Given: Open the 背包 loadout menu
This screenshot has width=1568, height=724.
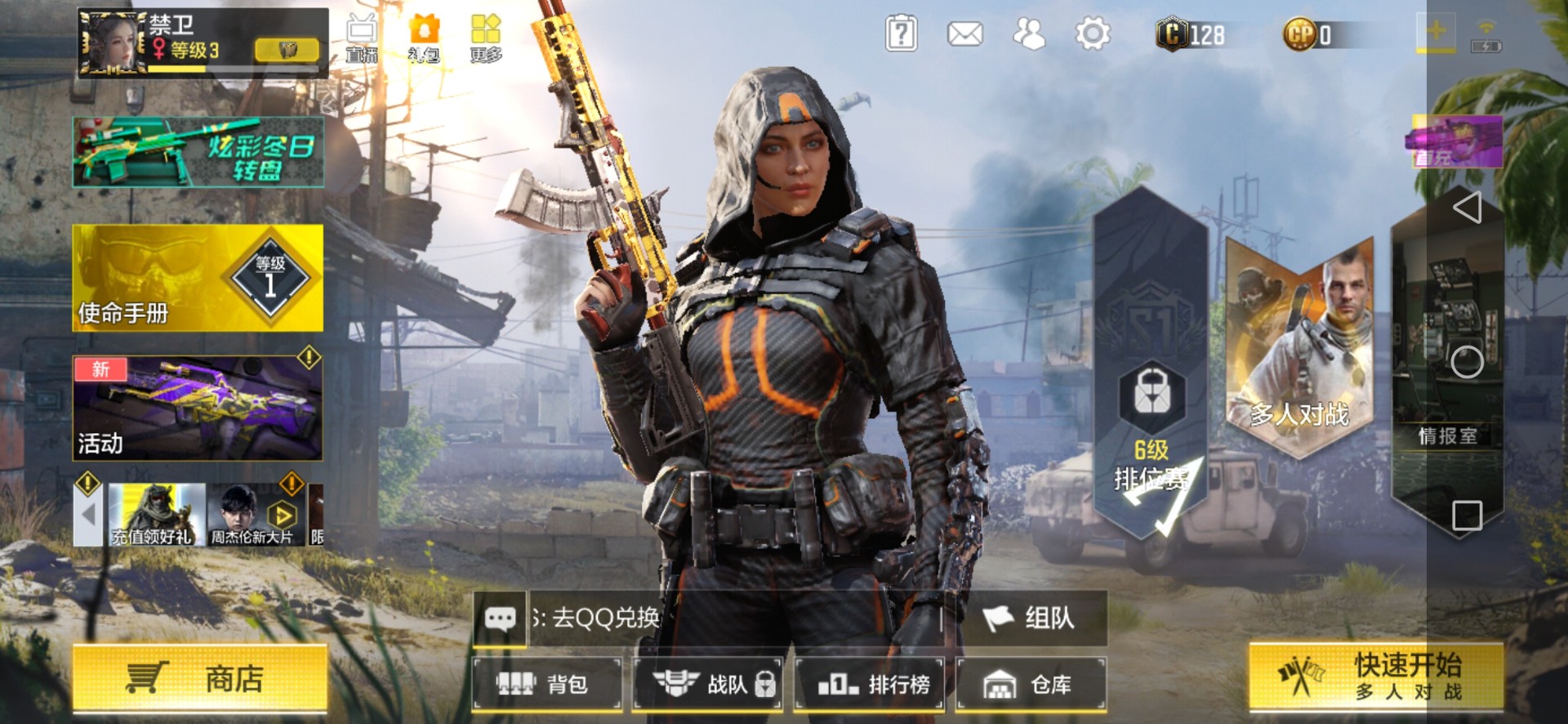Looking at the screenshot, I should point(546,684).
